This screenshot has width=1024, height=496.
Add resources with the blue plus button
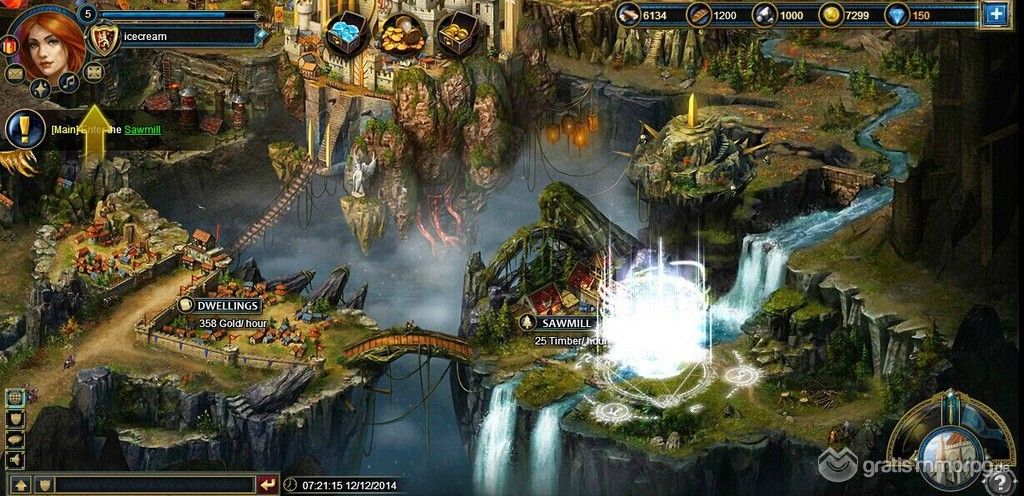996,14
